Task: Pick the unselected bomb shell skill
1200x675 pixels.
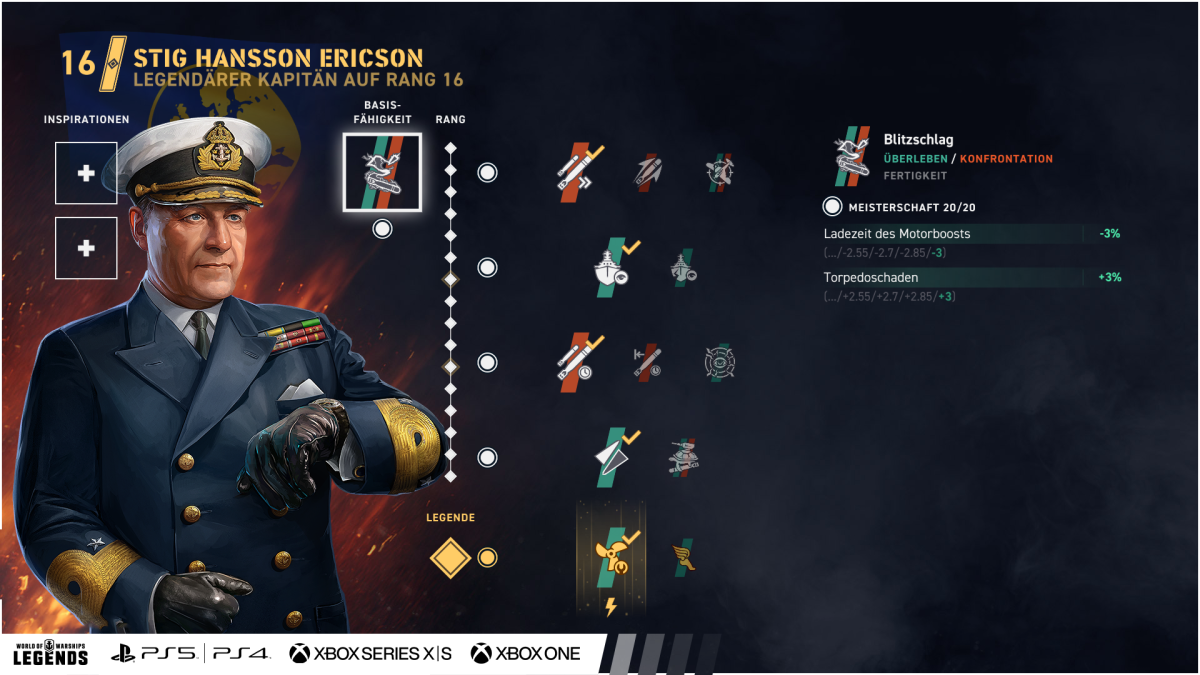Action: tap(649, 171)
